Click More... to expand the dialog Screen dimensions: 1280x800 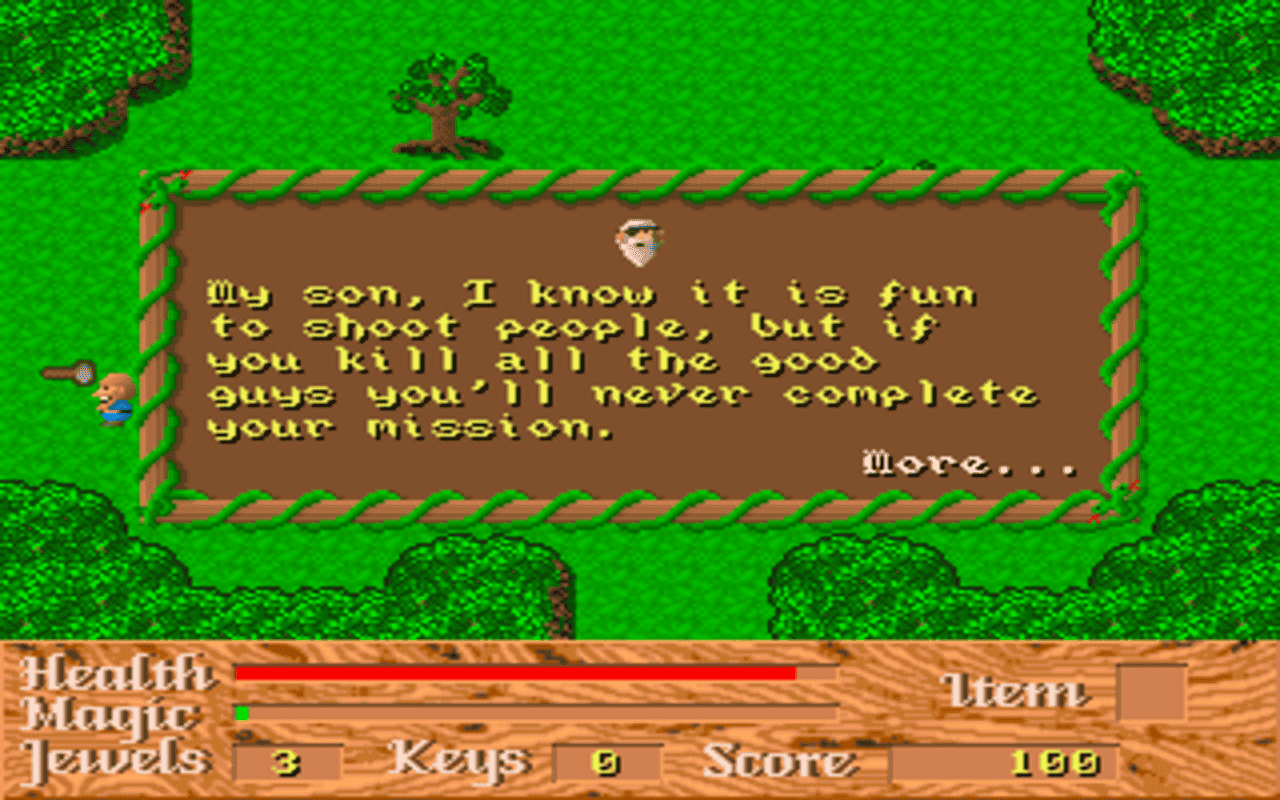966,462
